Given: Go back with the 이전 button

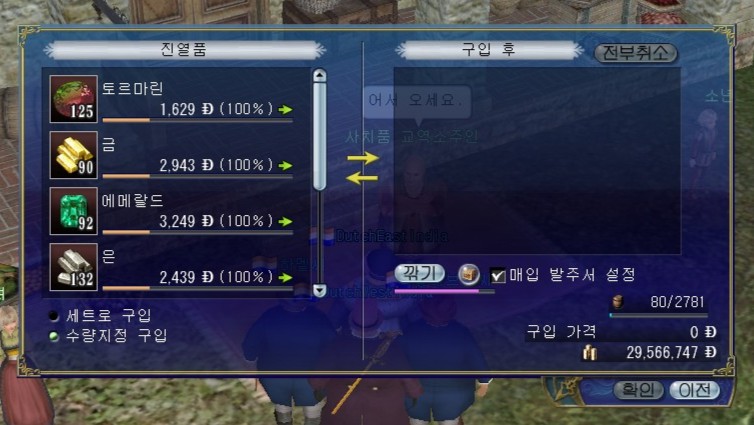Looking at the screenshot, I should (693, 390).
